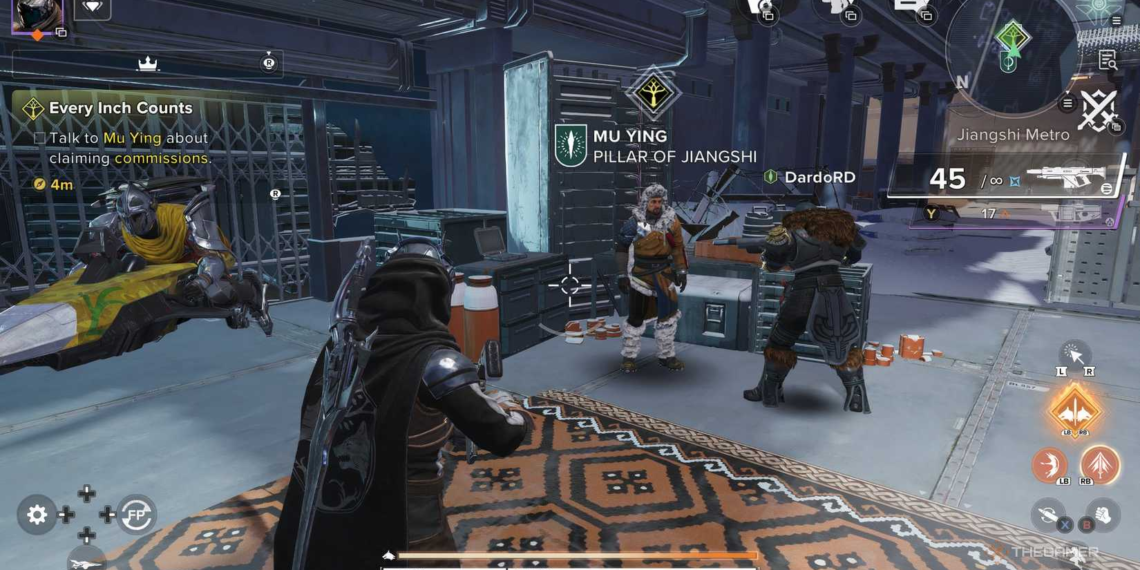Use the orange arrowhead ability
1140x570 pixels.
(x=1100, y=465)
